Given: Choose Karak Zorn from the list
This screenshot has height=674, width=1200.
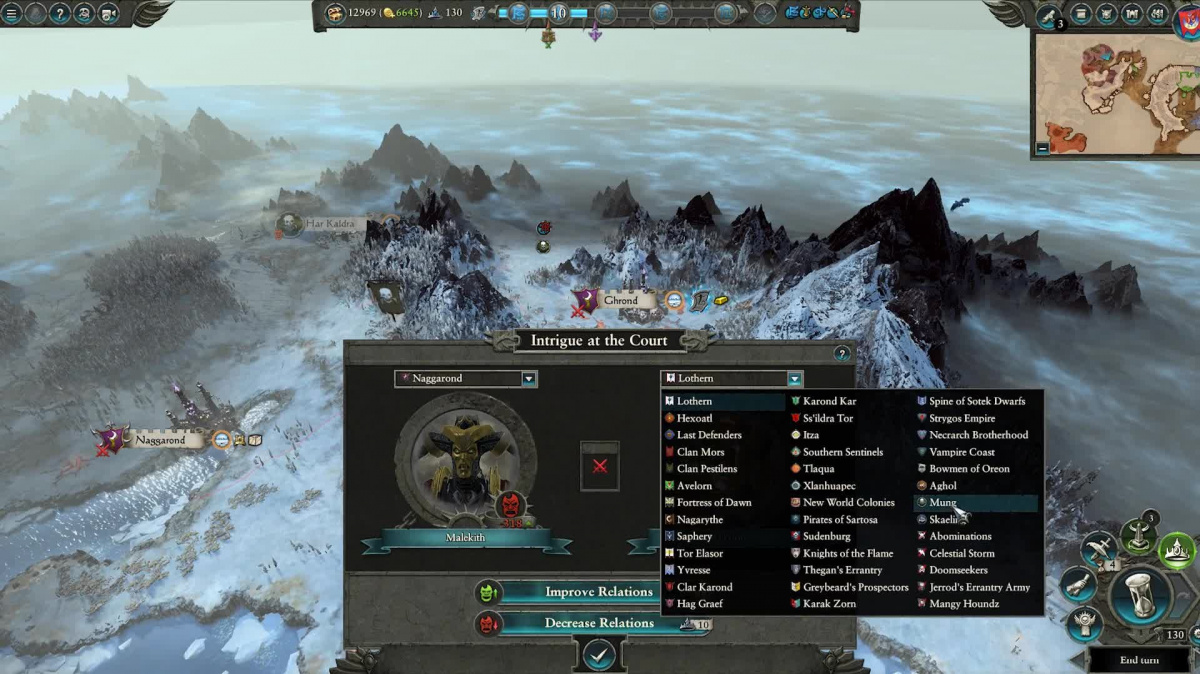Looking at the screenshot, I should click(x=829, y=604).
